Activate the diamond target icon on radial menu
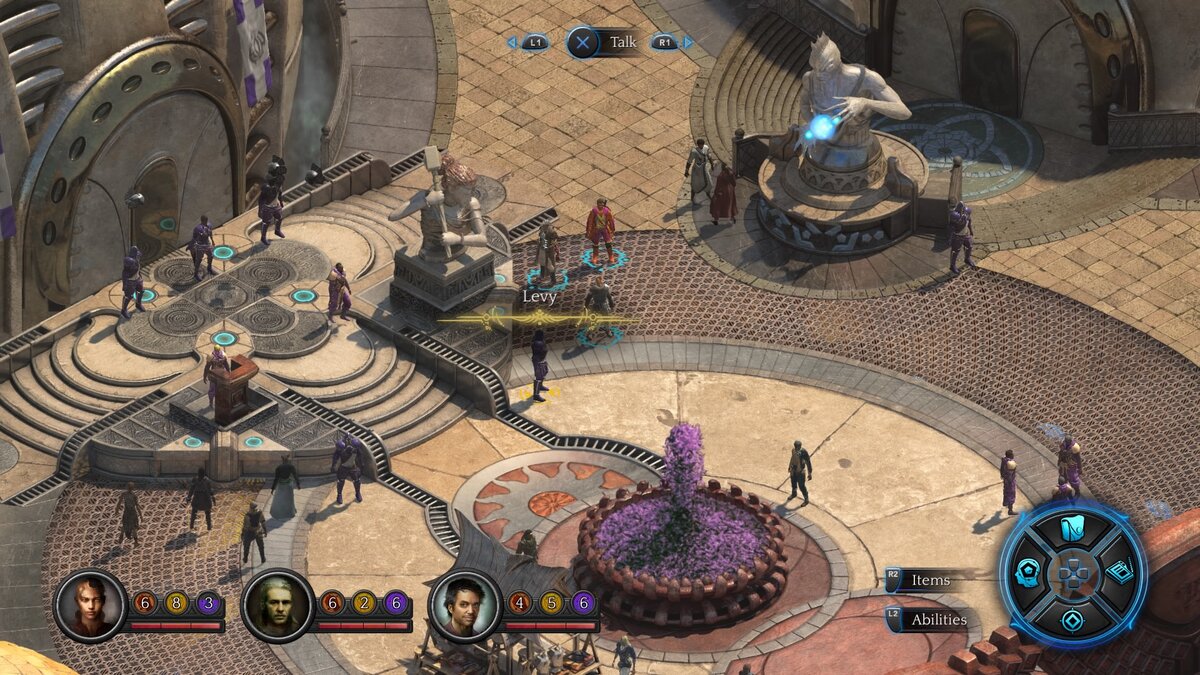Viewport: 1200px width, 675px height. click(x=1073, y=620)
